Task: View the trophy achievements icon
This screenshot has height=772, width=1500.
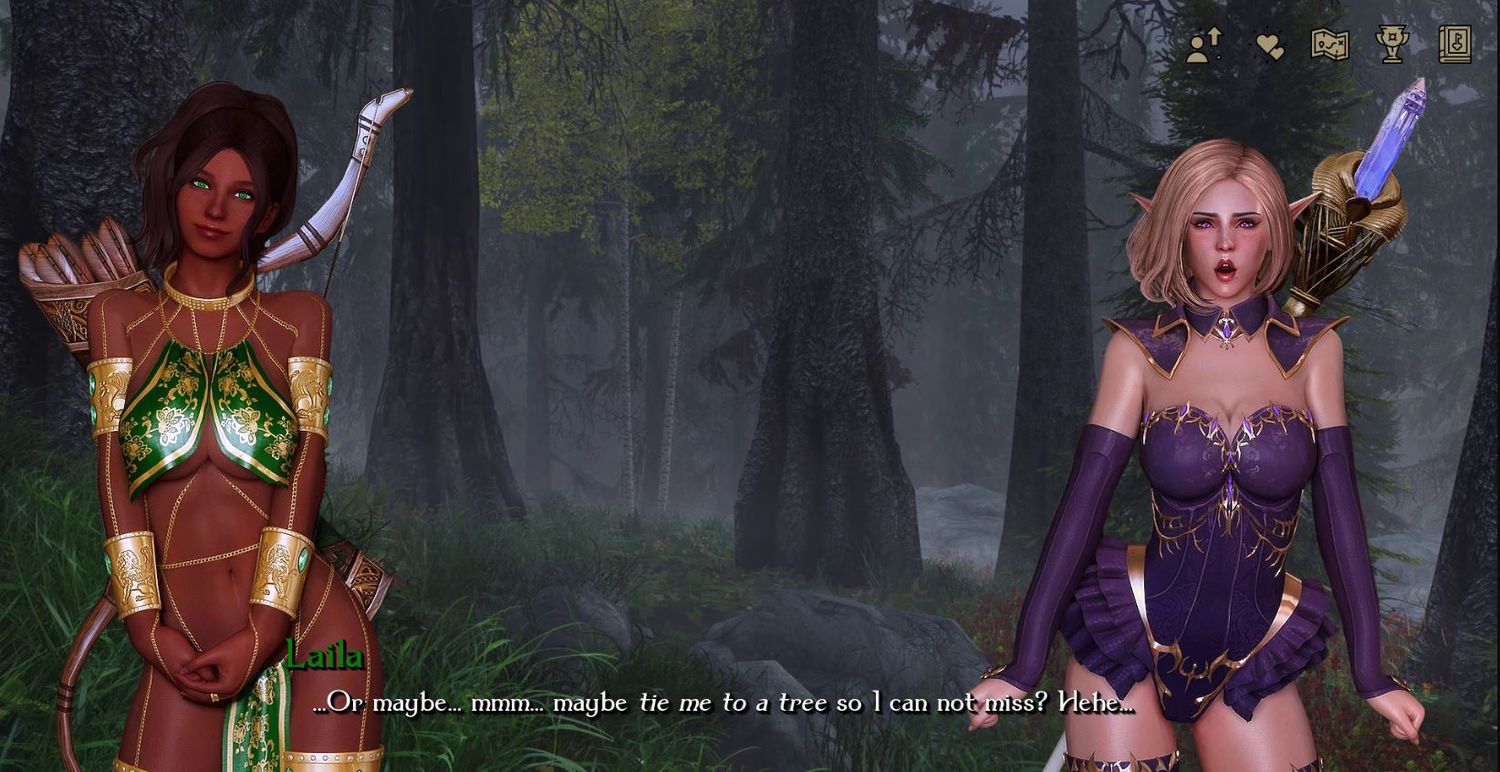Action: 1391,45
